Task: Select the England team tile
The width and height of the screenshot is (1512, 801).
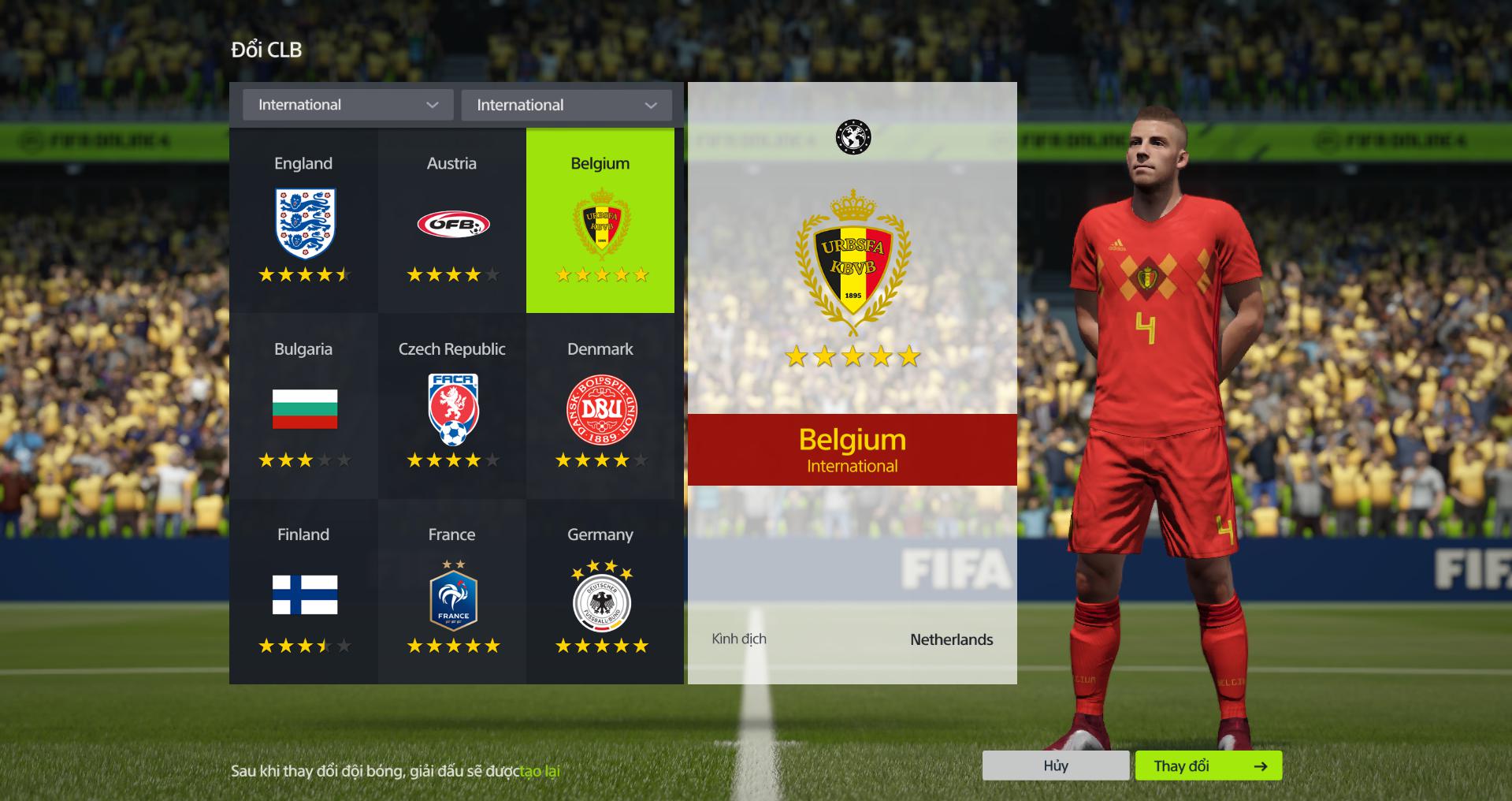Action: (303, 221)
